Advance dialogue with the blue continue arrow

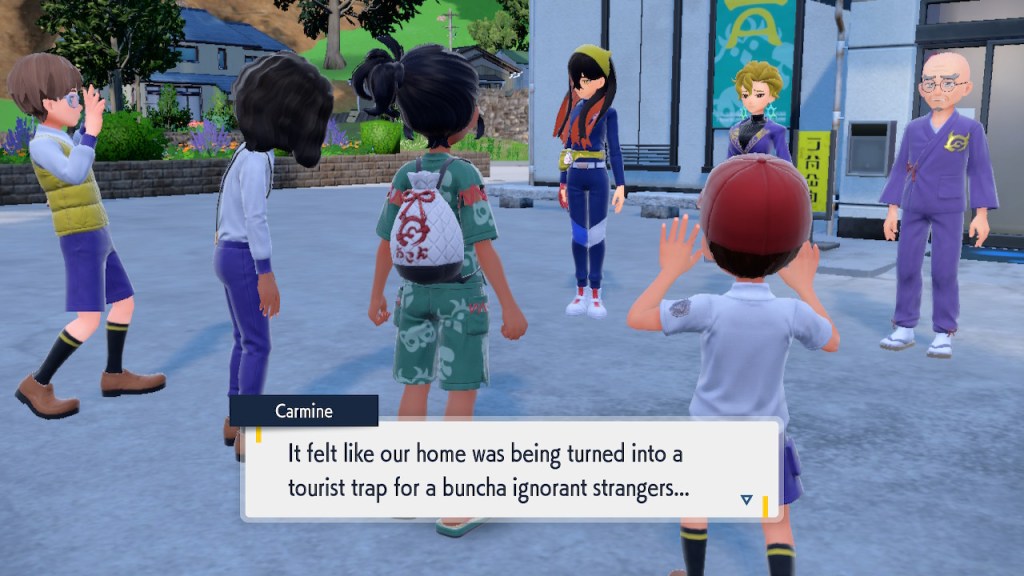(x=746, y=499)
